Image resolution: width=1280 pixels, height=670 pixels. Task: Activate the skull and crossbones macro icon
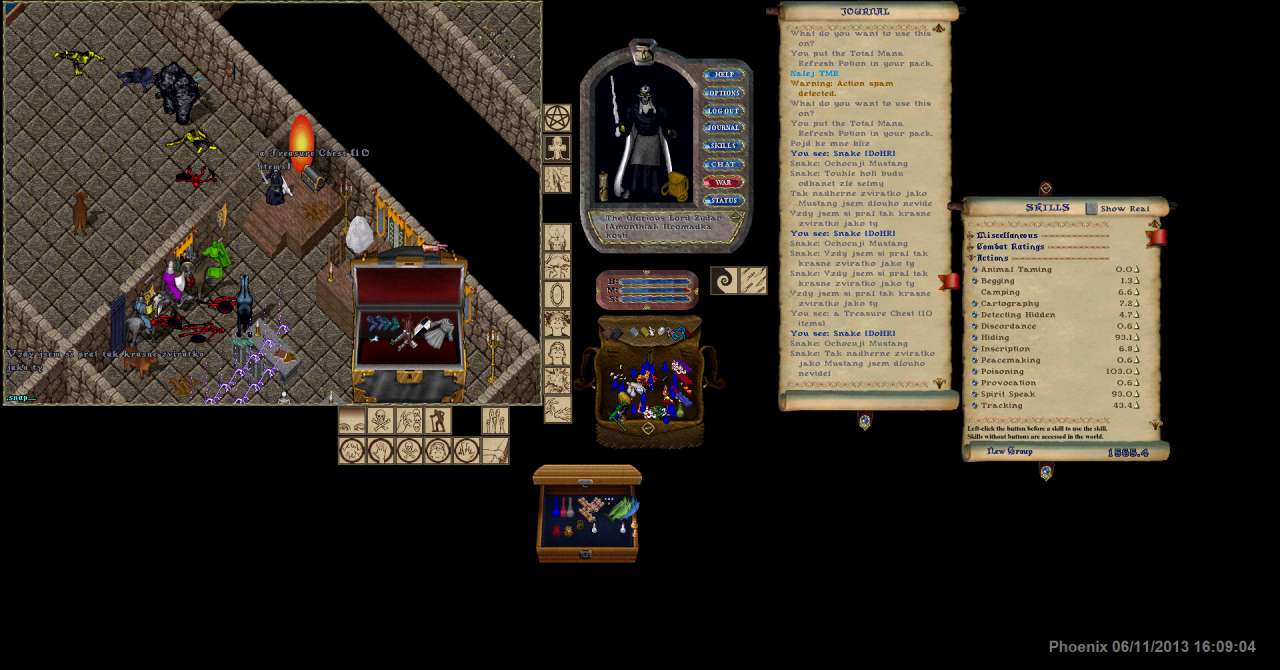point(380,420)
